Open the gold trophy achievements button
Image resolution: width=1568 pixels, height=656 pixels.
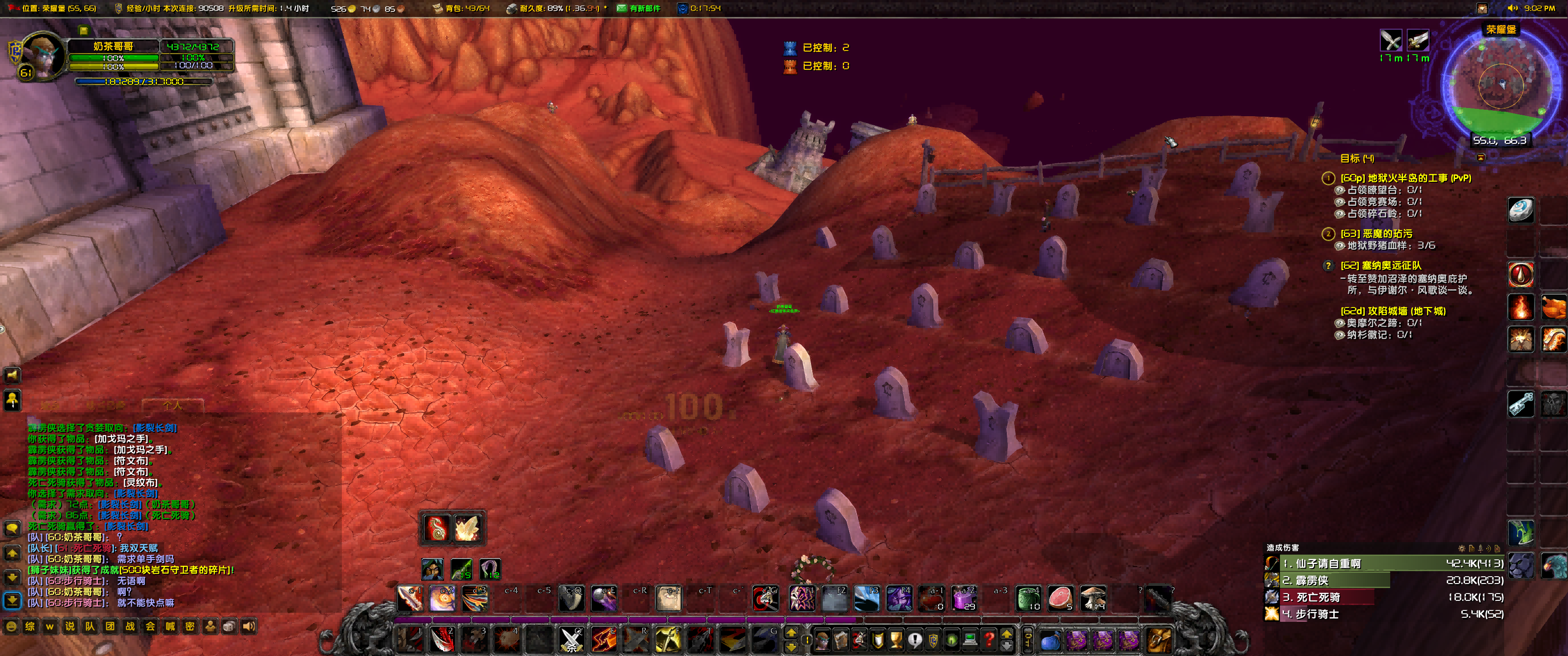pos(896,640)
